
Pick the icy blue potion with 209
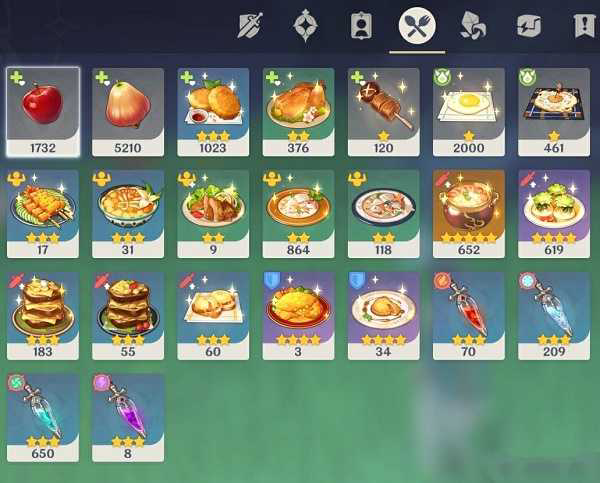pyautogui.click(x=554, y=309)
